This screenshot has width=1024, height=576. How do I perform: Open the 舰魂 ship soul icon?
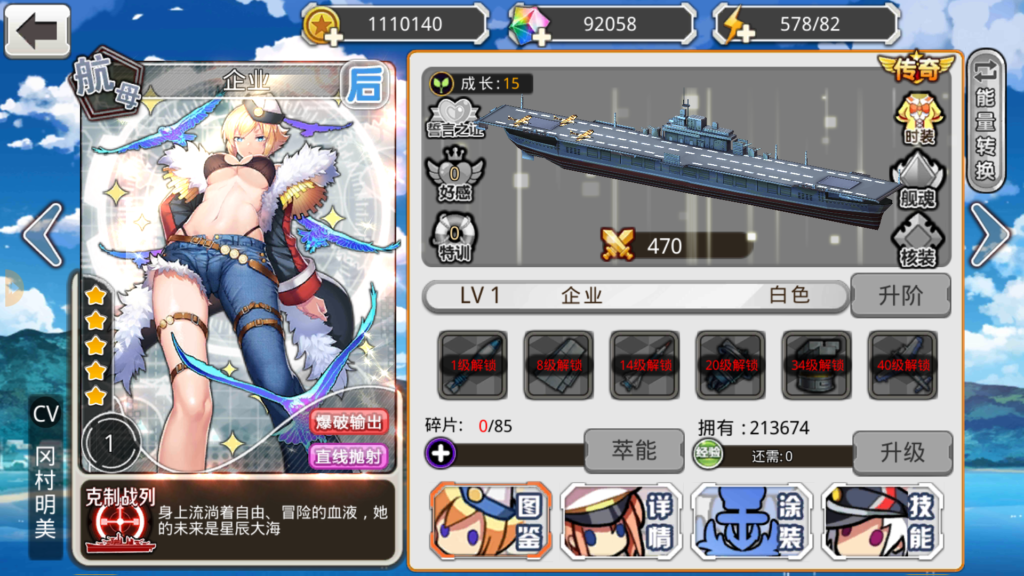pyautogui.click(x=918, y=180)
